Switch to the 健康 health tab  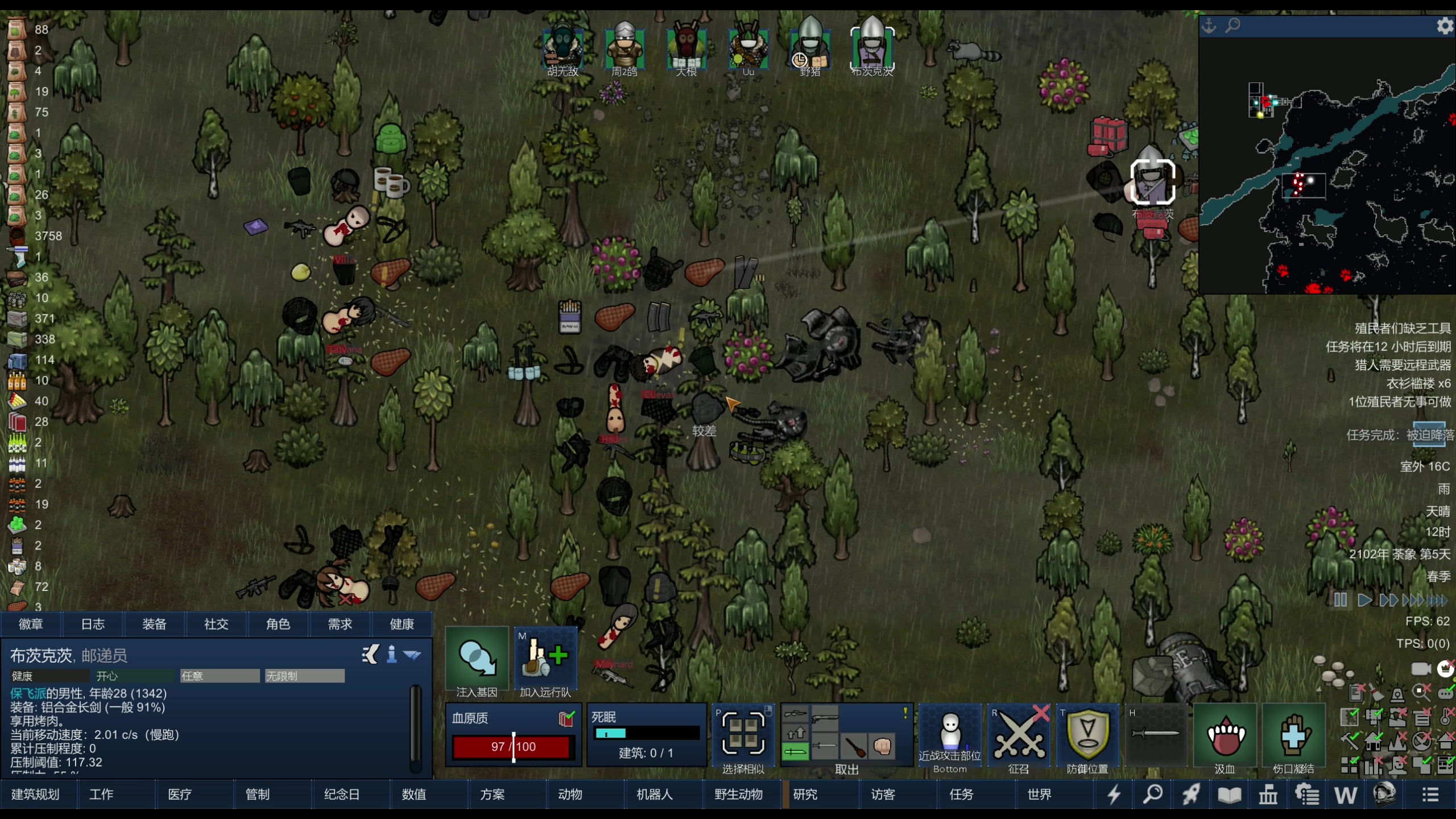(402, 624)
